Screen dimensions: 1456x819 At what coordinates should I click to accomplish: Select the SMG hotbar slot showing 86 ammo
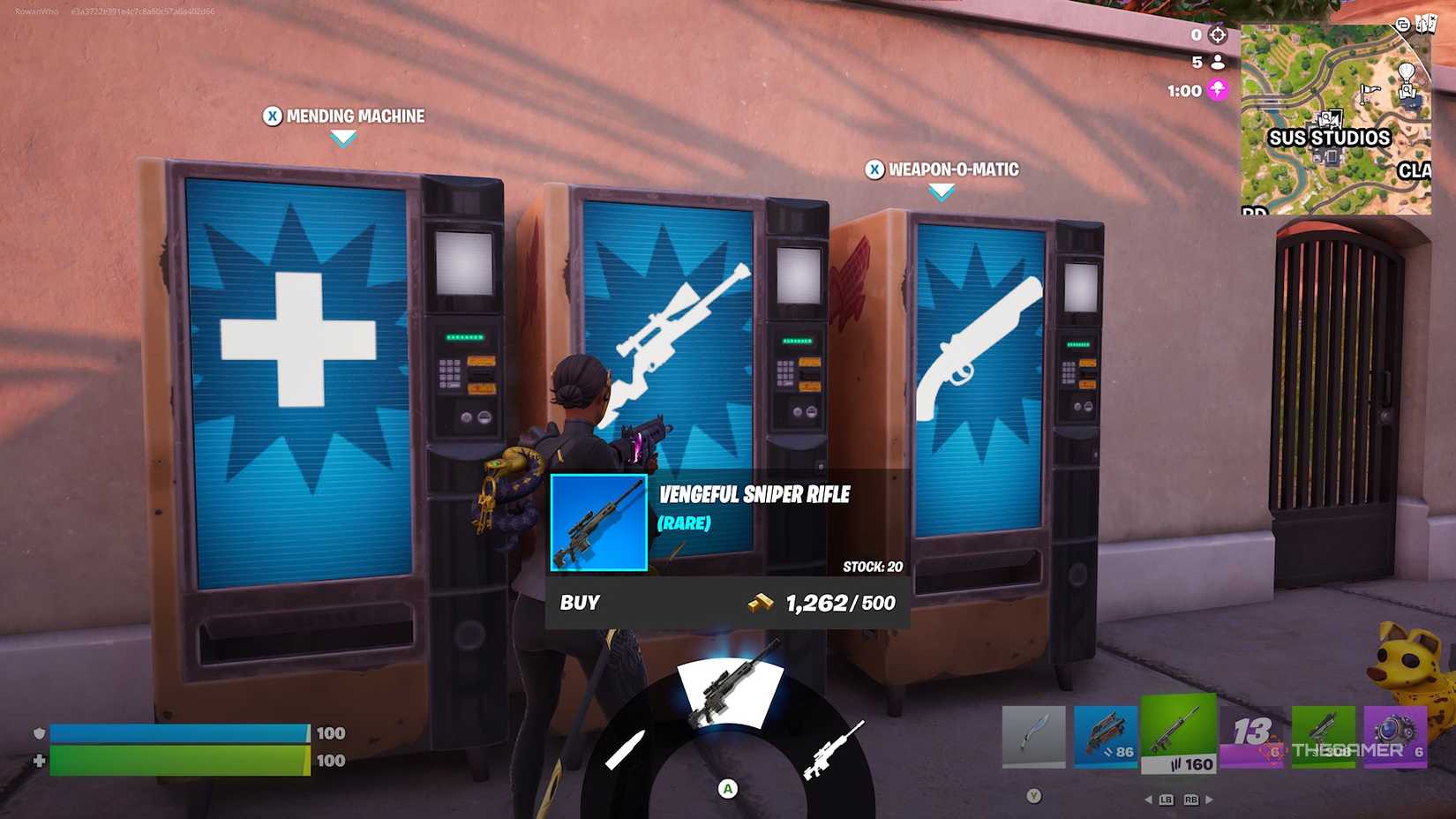point(1106,734)
